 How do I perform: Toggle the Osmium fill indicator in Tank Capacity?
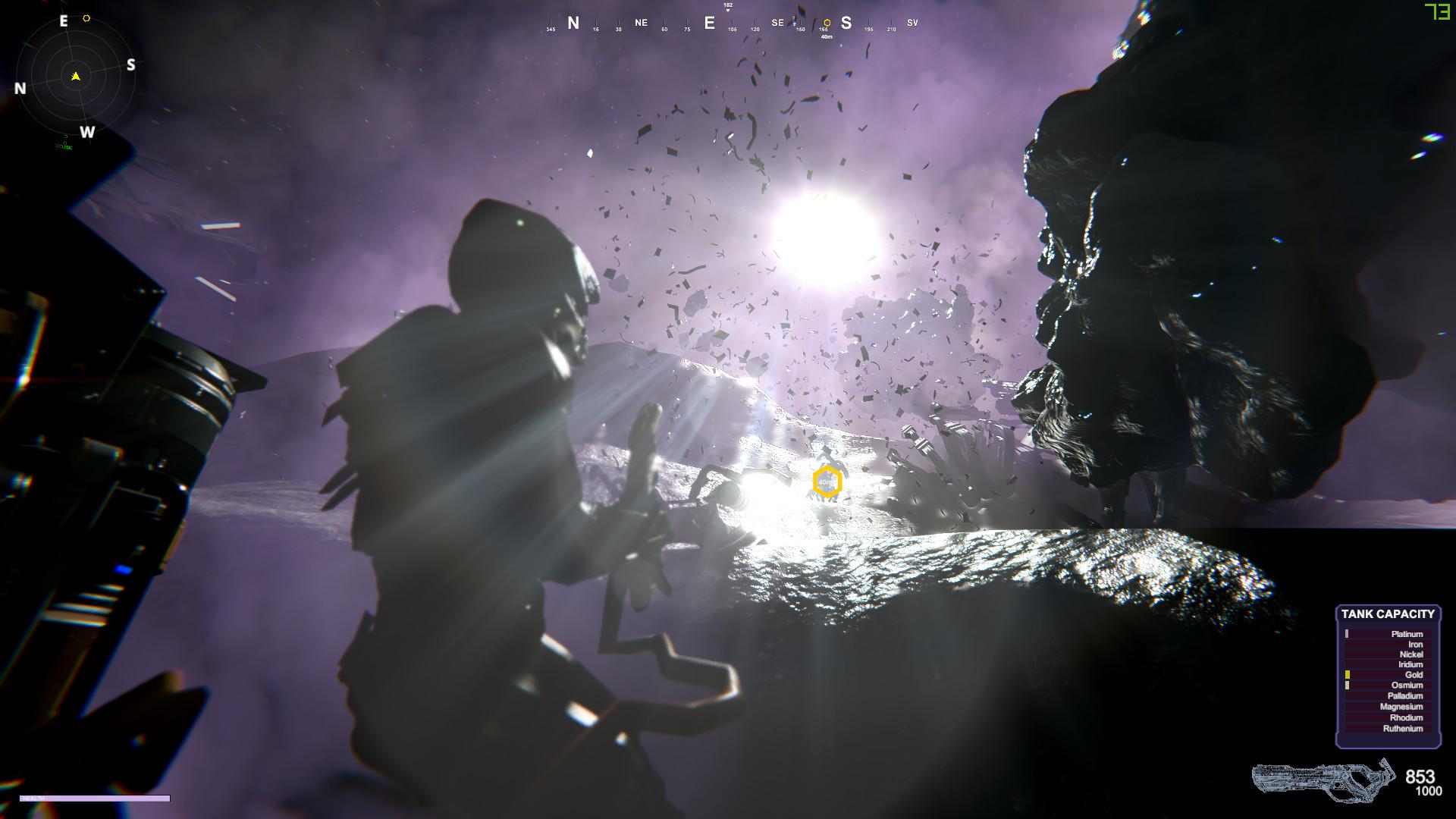coord(1348,685)
